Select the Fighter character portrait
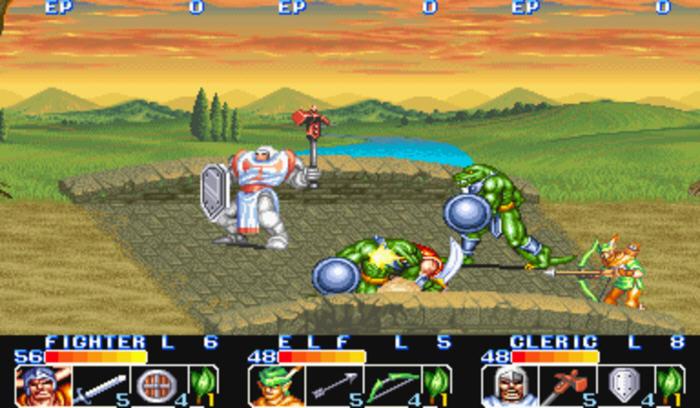The height and width of the screenshot is (408, 700). click(35, 386)
